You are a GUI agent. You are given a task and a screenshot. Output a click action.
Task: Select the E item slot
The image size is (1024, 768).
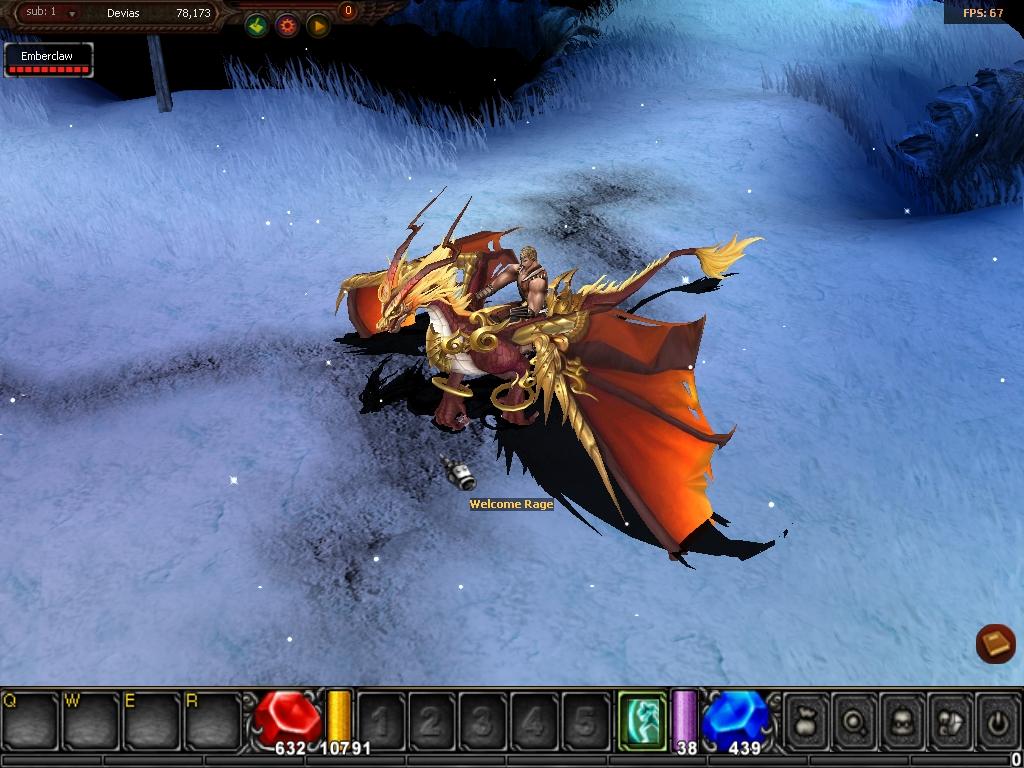151,719
